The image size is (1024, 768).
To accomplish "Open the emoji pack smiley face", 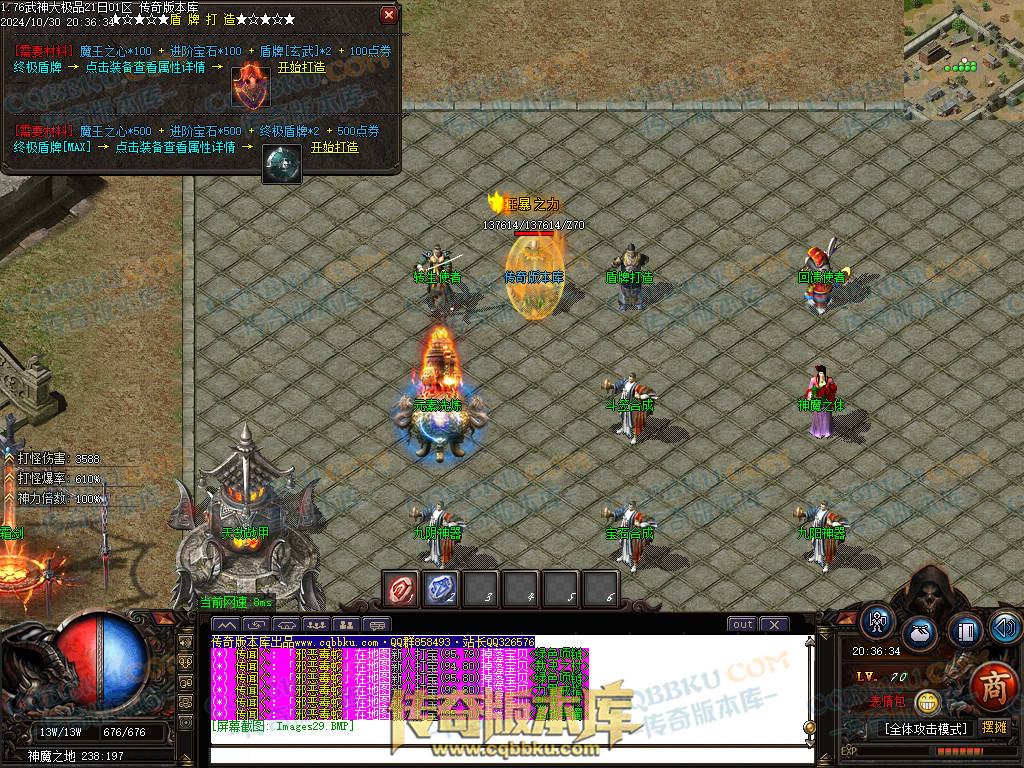I will coord(927,703).
